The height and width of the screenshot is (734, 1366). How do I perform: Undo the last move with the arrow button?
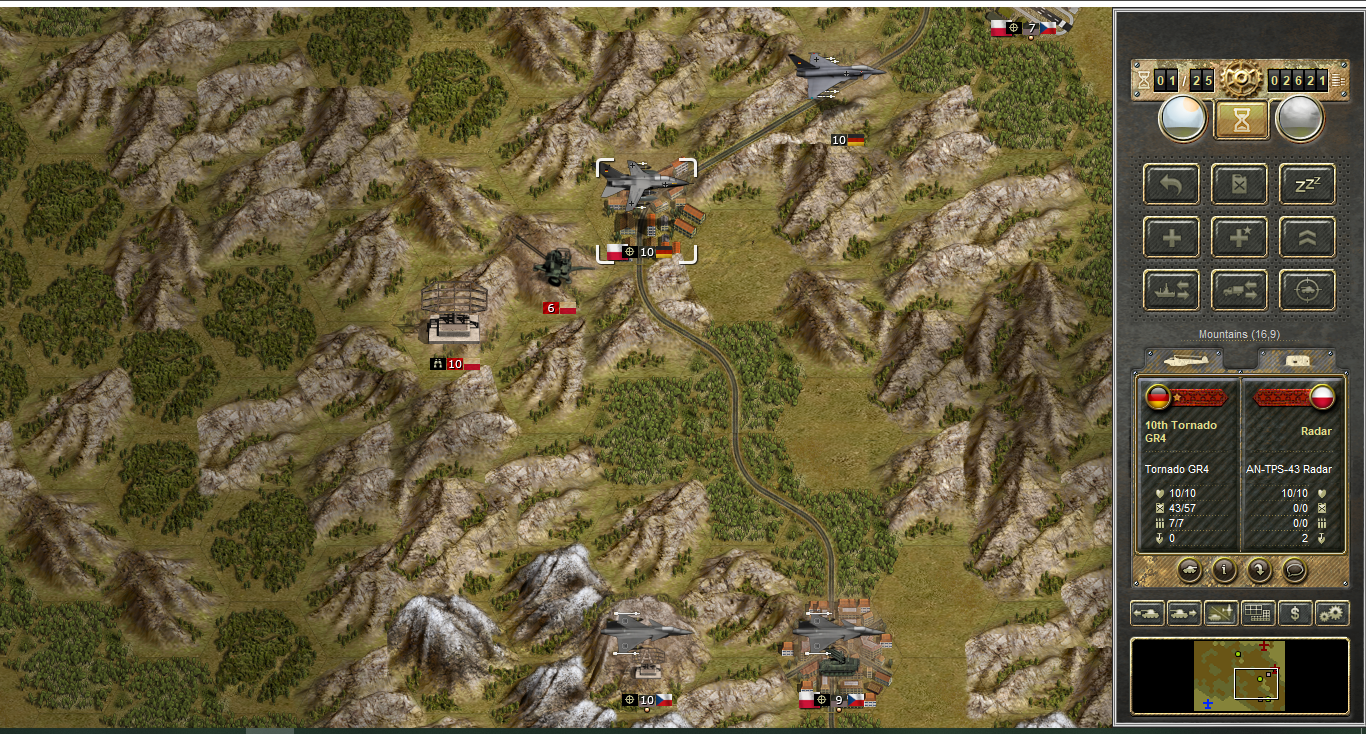click(1171, 184)
